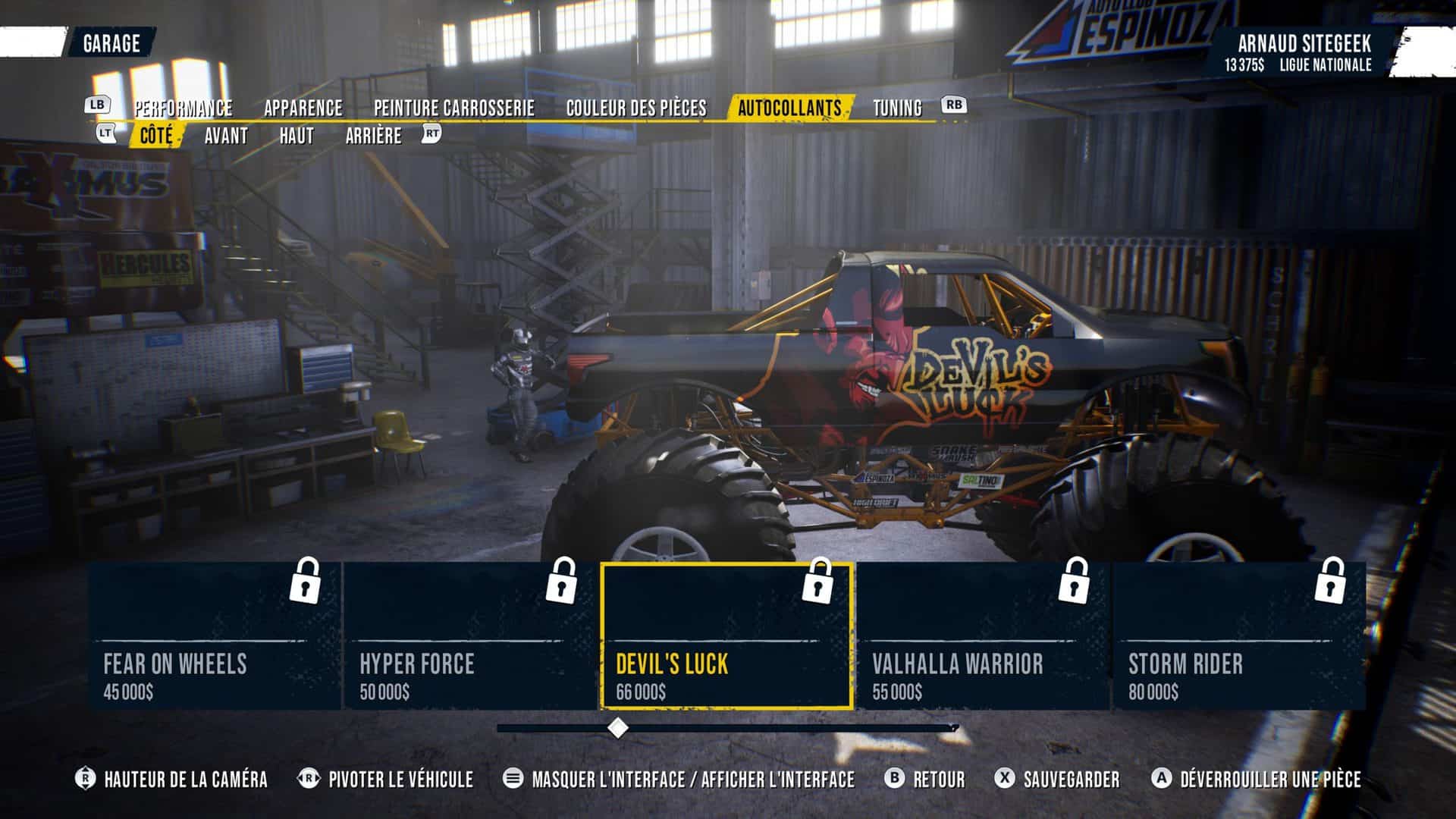Choose the Hyper Force sticker tile
This screenshot has width=1456, height=819.
(x=471, y=635)
